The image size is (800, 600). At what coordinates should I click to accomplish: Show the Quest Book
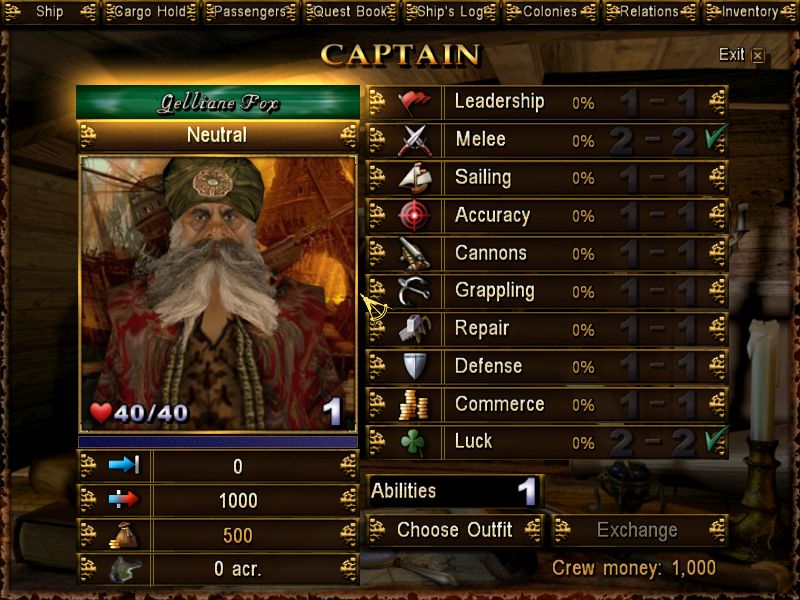tap(350, 12)
